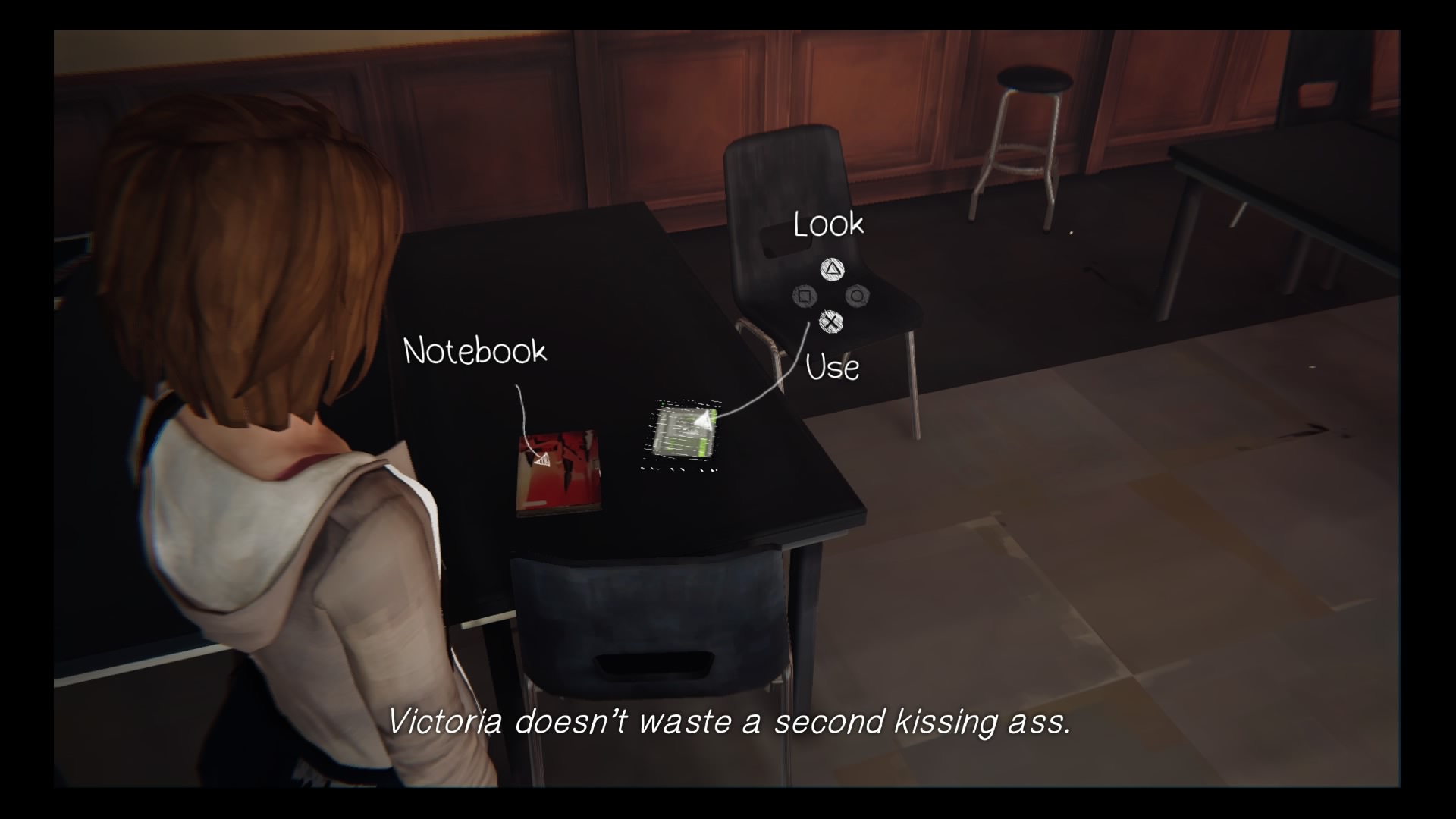Image resolution: width=1456 pixels, height=819 pixels.
Task: Select the X button icon for Use
Action: 832,322
